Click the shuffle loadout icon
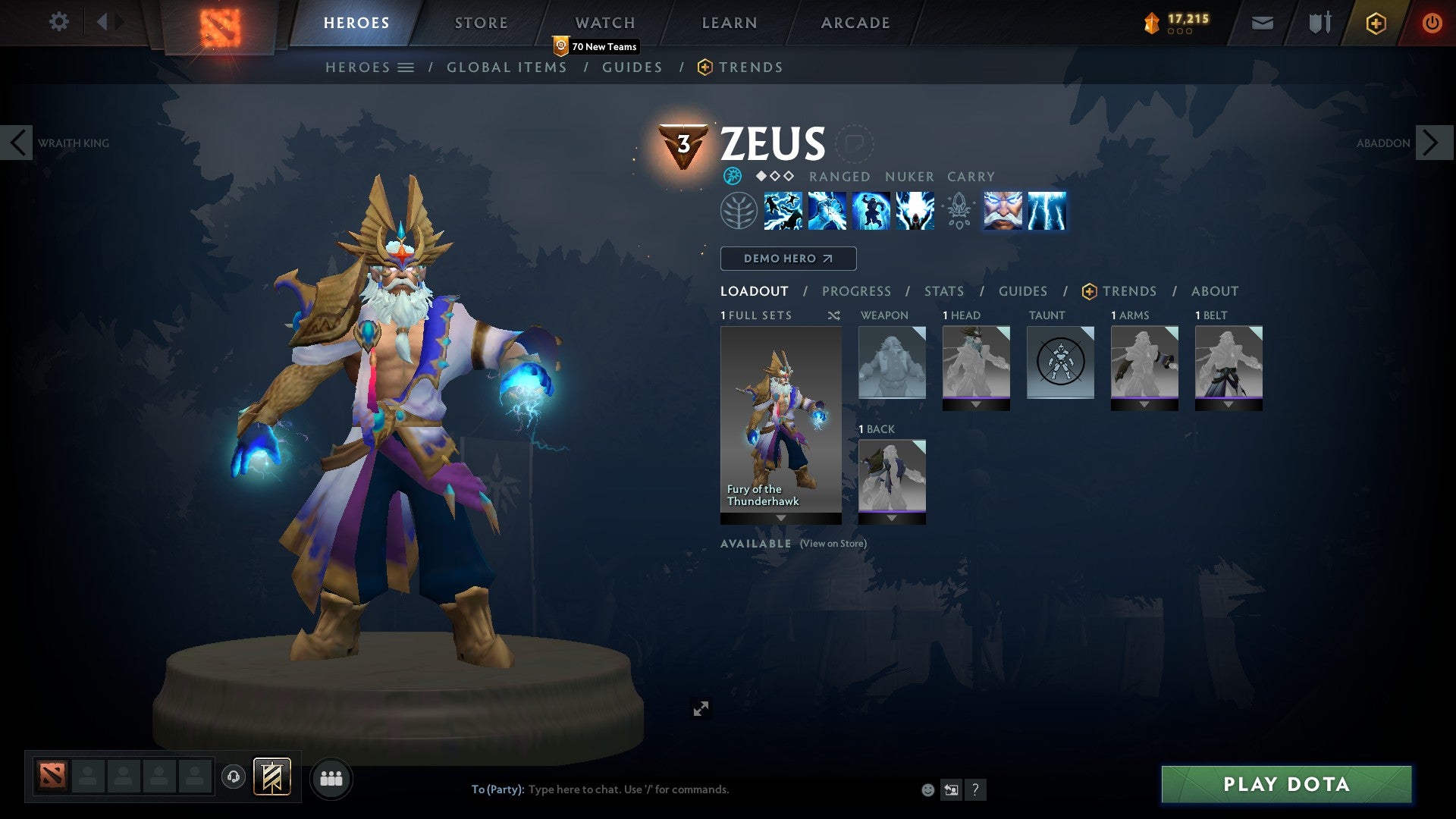This screenshot has height=819, width=1456. click(833, 315)
